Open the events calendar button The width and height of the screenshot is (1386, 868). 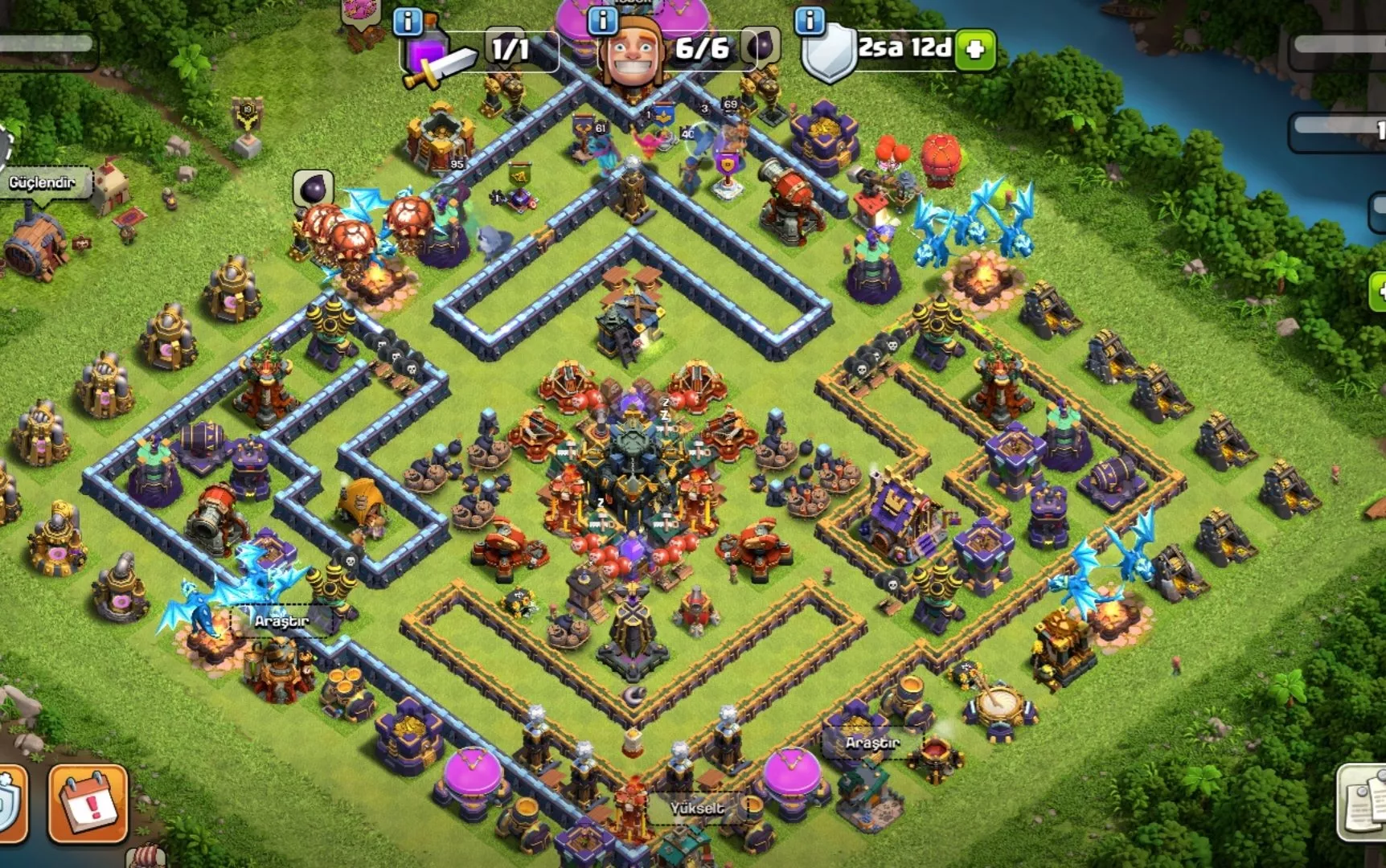tap(88, 803)
